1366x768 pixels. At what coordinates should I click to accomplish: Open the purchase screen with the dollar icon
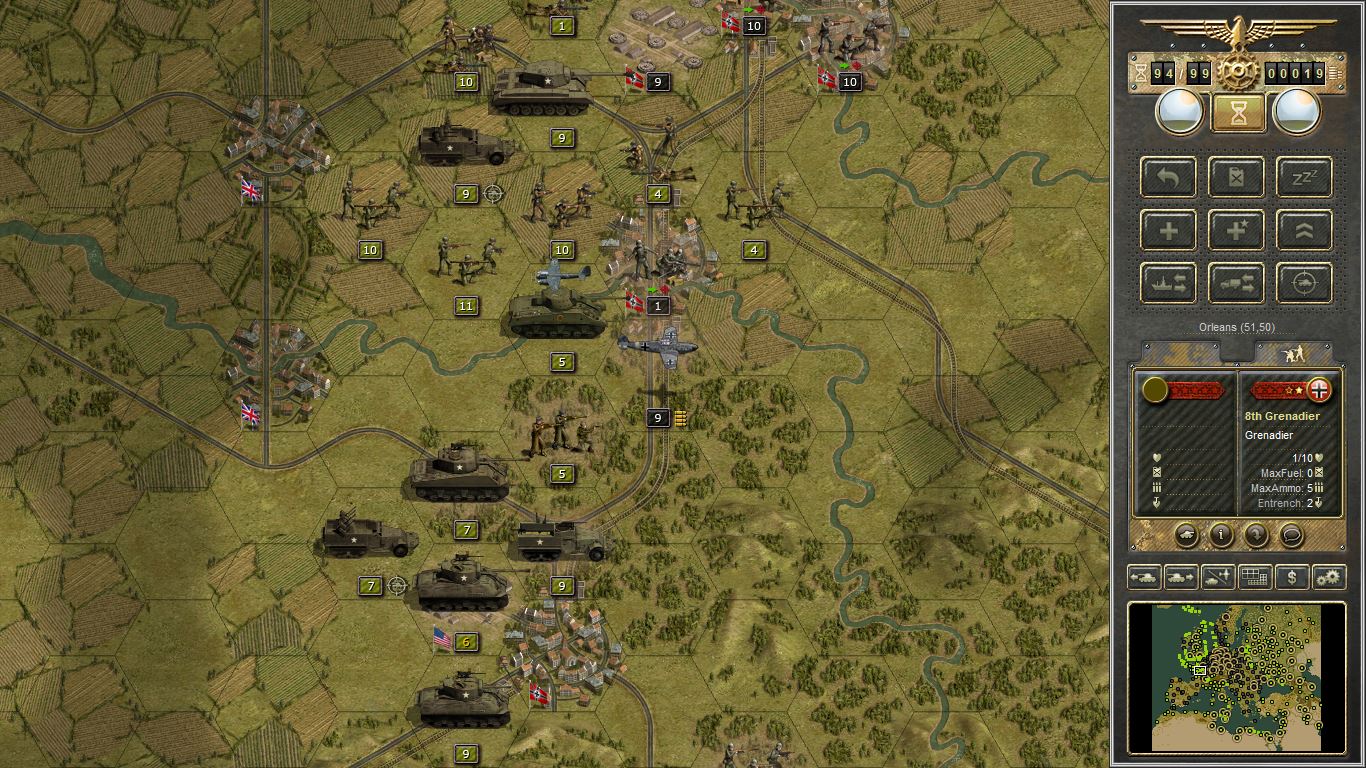click(x=1291, y=577)
